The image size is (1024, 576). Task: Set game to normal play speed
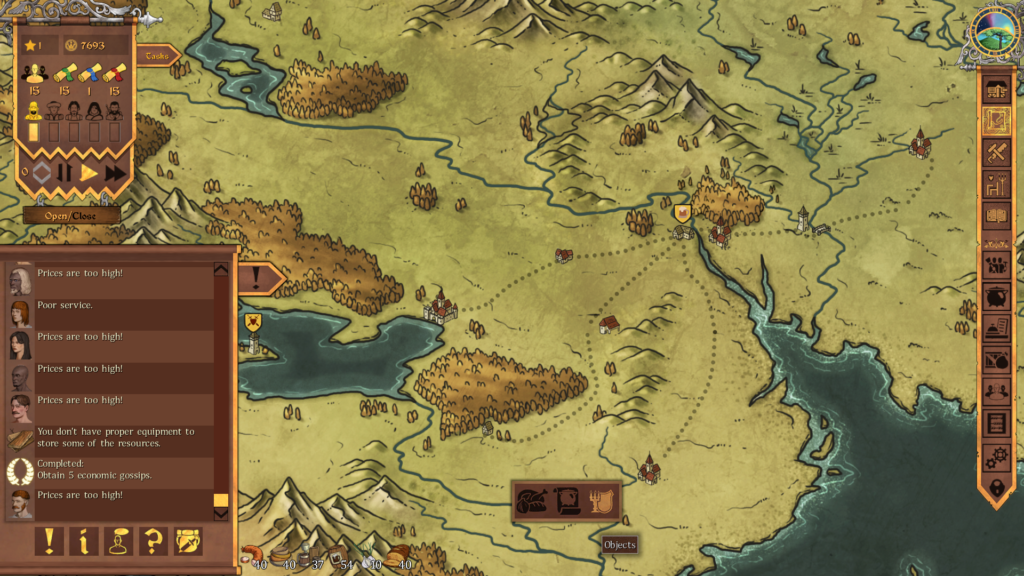[x=90, y=173]
